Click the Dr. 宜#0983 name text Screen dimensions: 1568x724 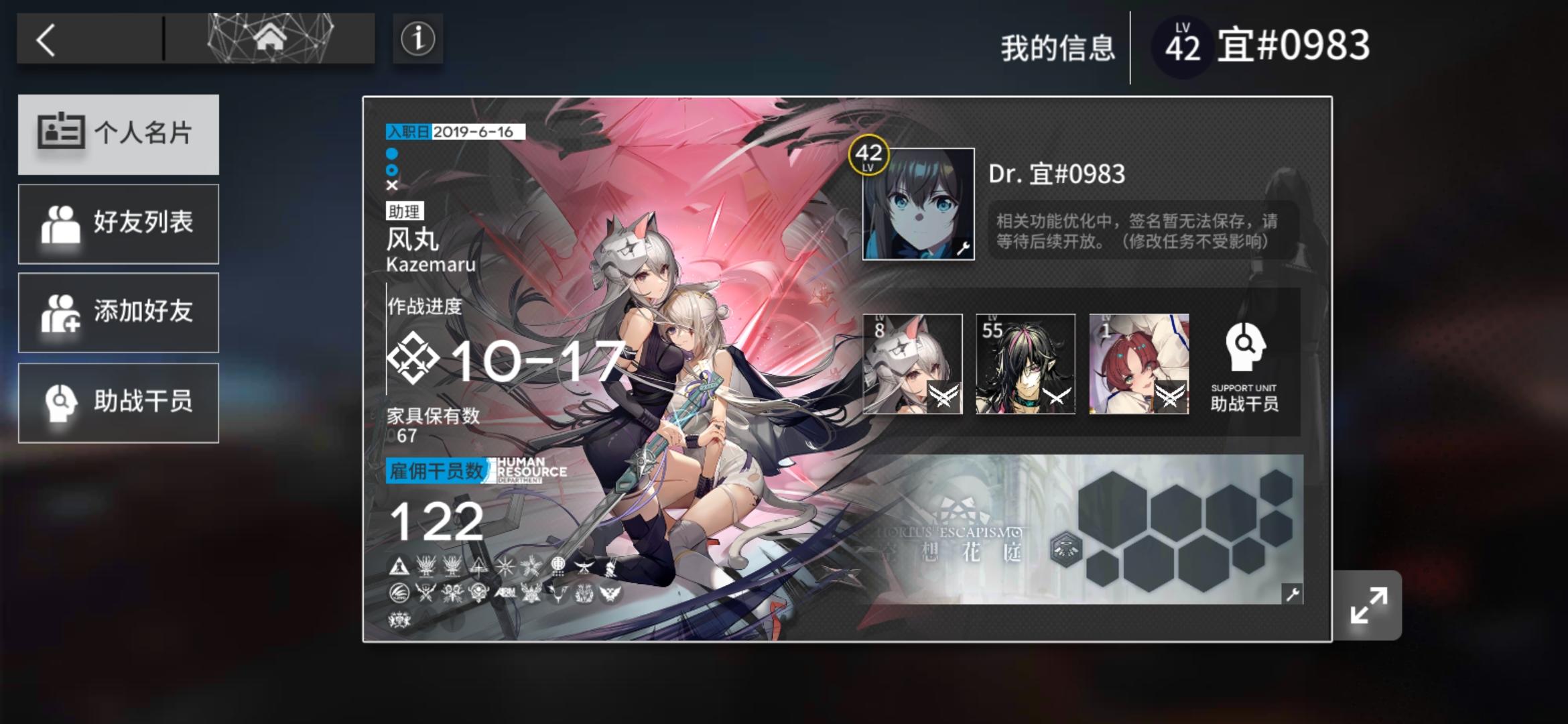click(x=1057, y=175)
